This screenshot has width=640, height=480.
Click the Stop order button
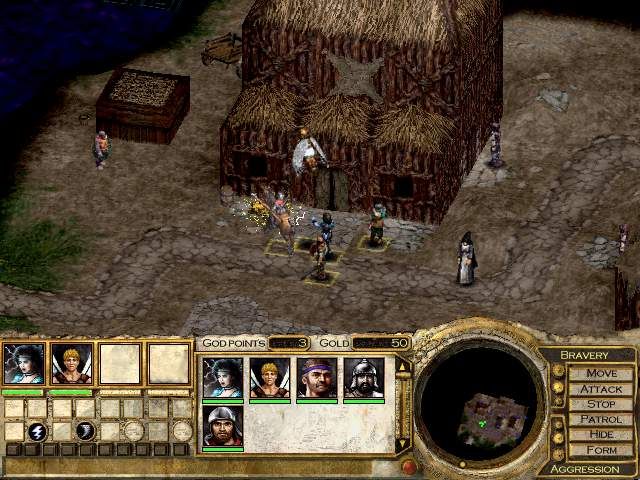click(601, 404)
